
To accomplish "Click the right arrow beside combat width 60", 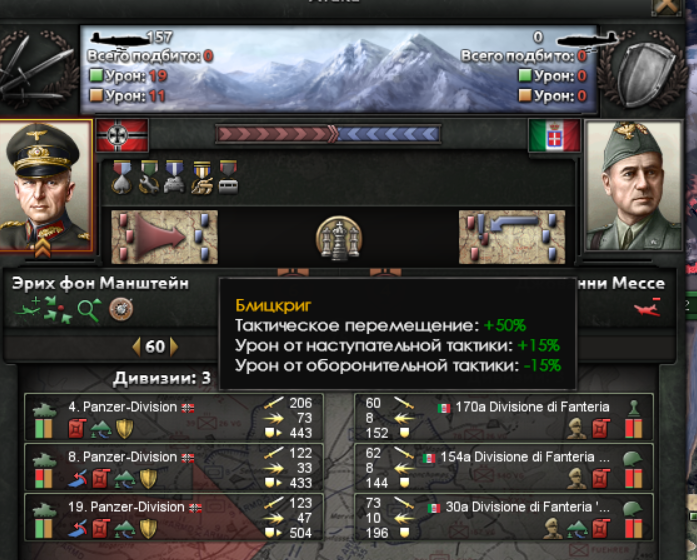I will click(174, 347).
